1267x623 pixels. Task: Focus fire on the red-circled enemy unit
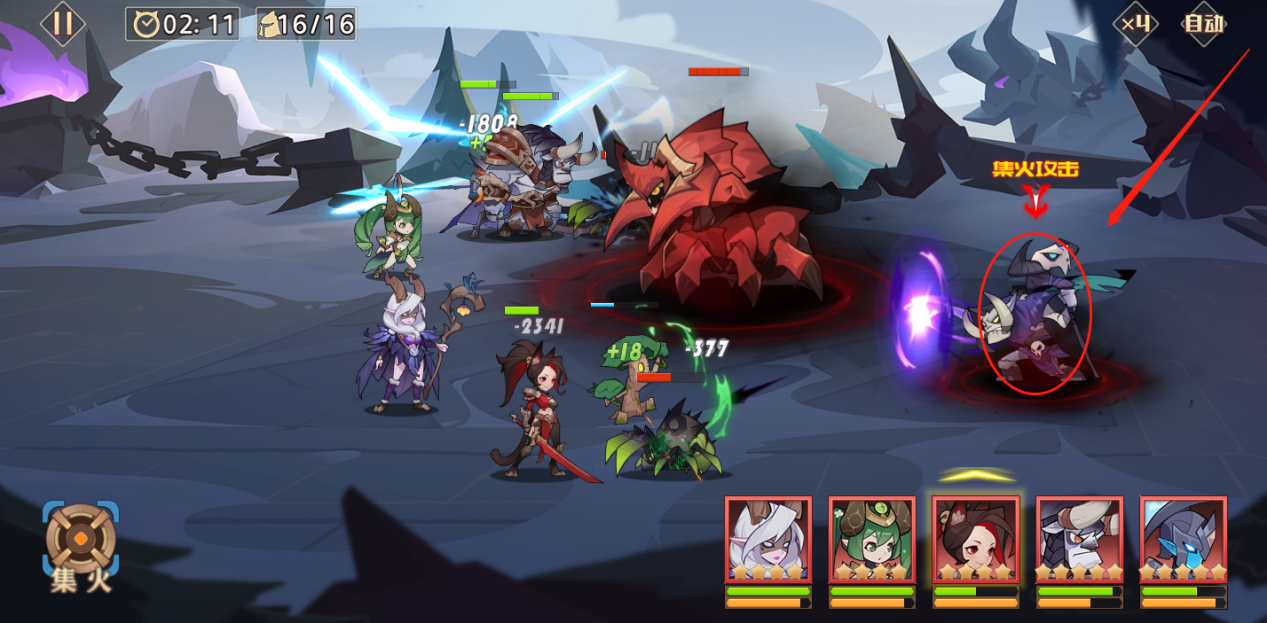pos(1034,315)
